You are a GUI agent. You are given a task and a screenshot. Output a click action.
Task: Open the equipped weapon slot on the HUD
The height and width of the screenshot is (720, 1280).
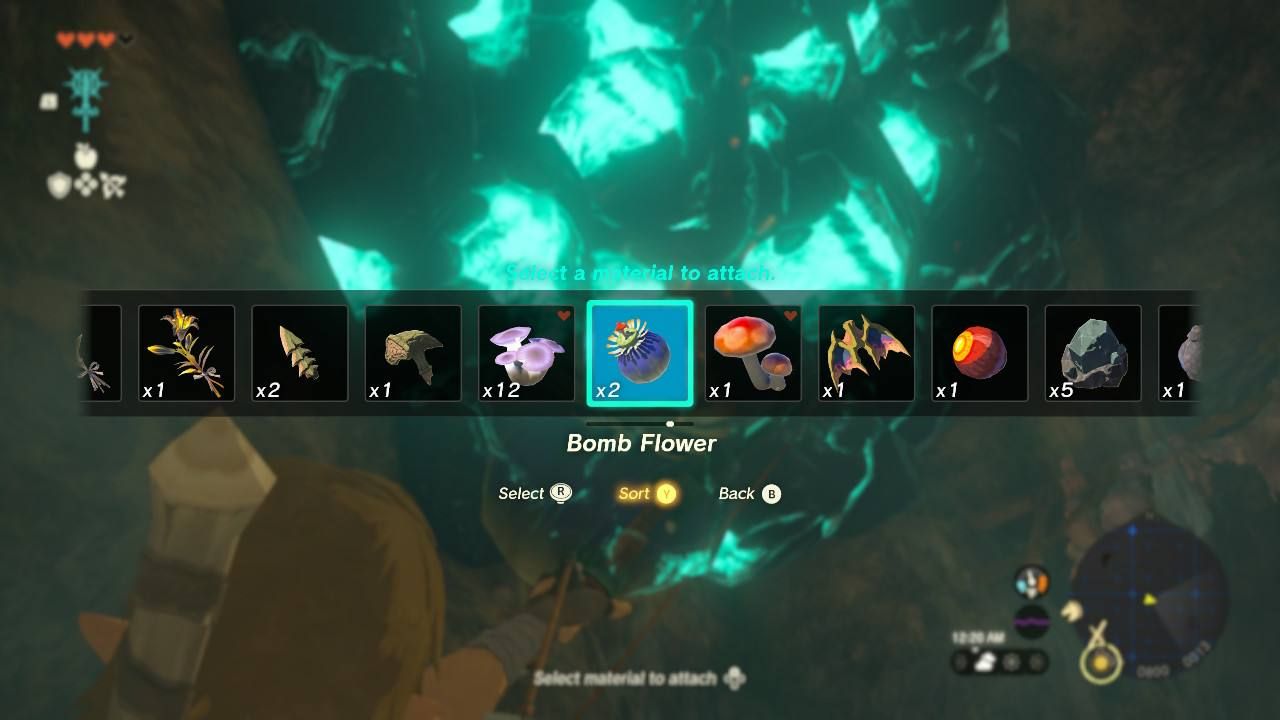coord(85,95)
